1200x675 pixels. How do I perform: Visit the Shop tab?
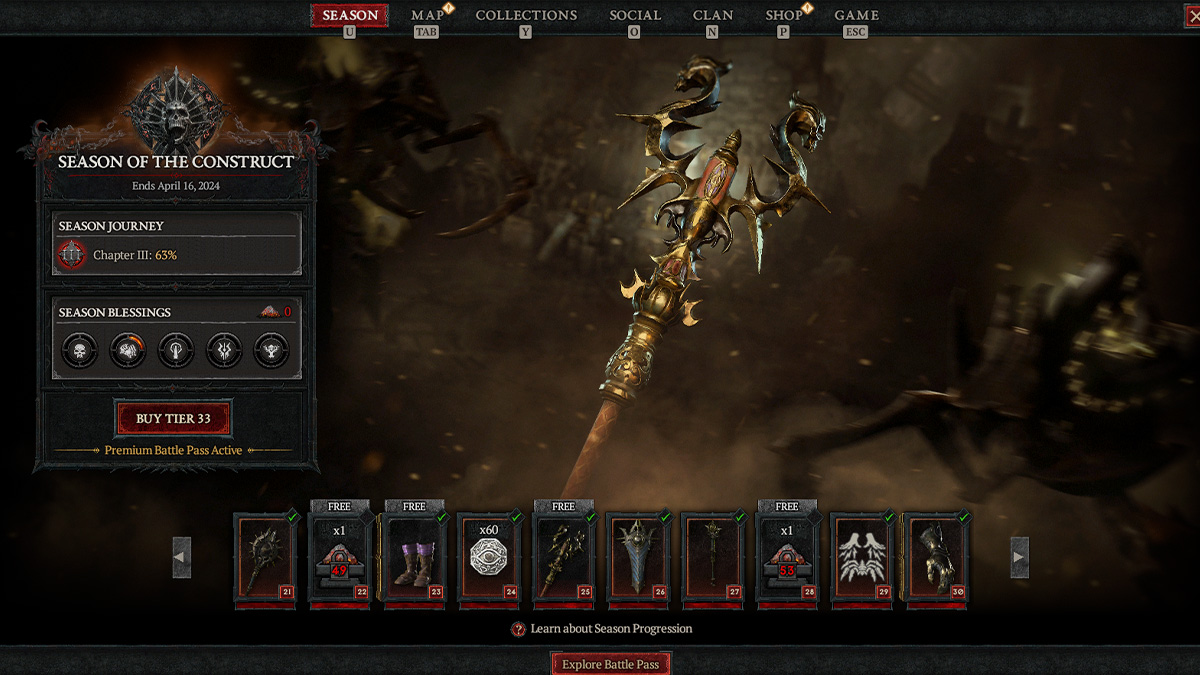coord(784,16)
